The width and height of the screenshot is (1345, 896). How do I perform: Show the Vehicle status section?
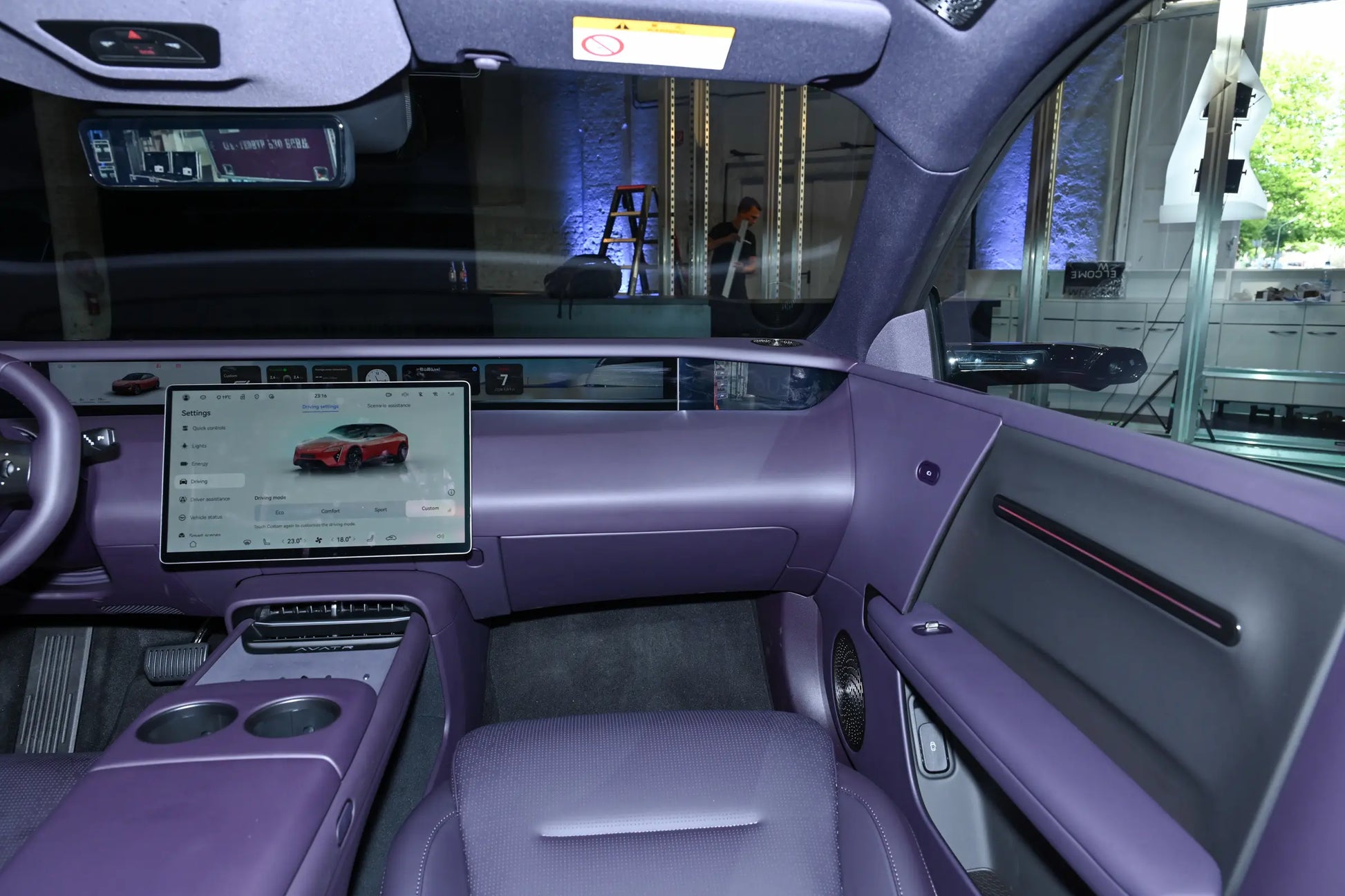click(206, 517)
